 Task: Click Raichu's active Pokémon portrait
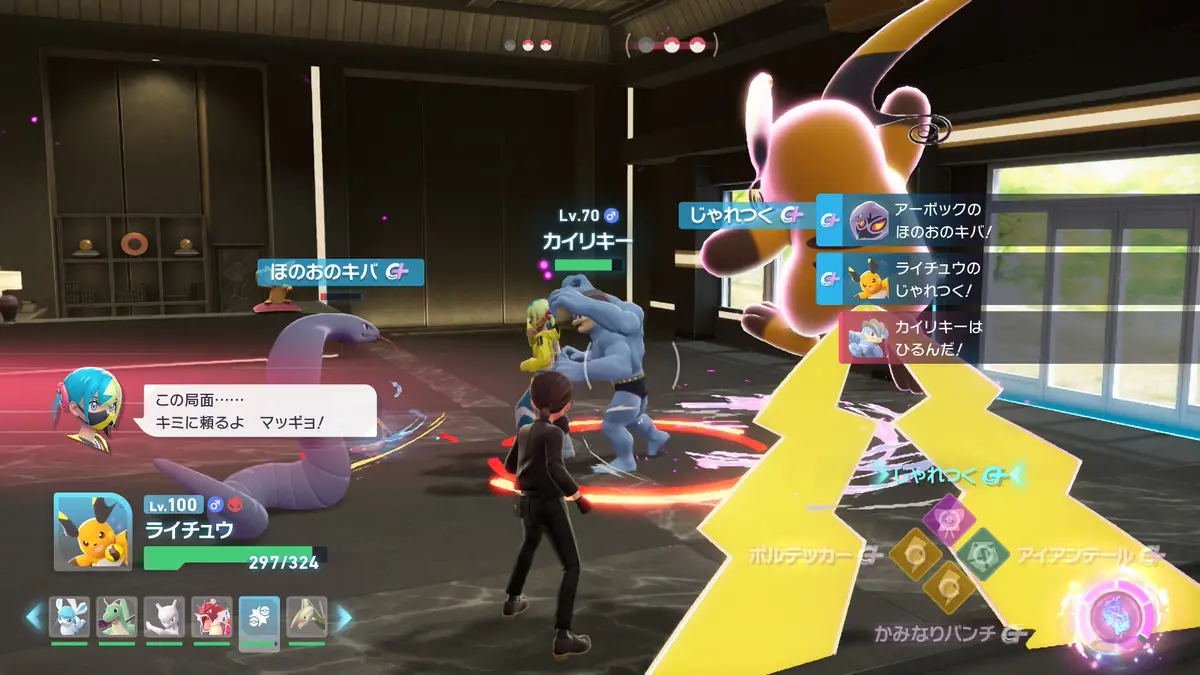92,531
